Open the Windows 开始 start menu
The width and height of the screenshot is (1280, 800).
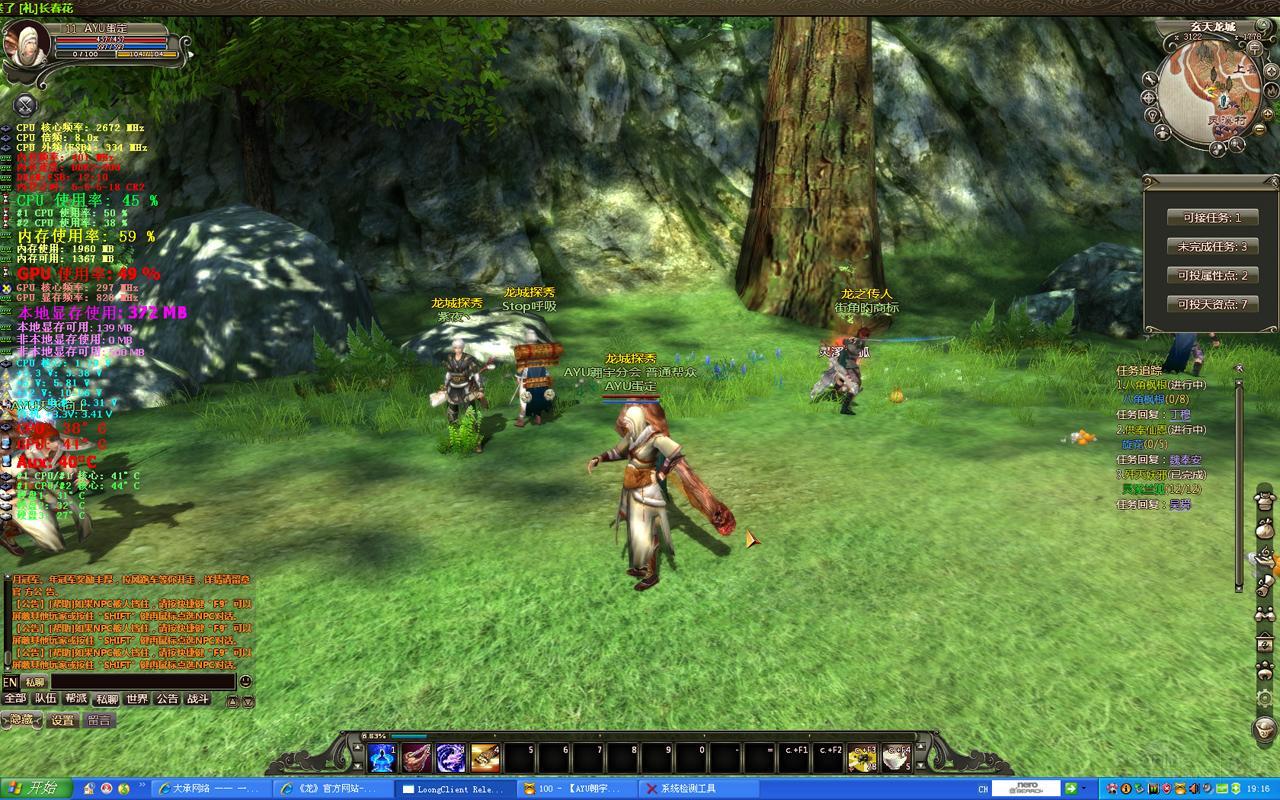click(36, 788)
